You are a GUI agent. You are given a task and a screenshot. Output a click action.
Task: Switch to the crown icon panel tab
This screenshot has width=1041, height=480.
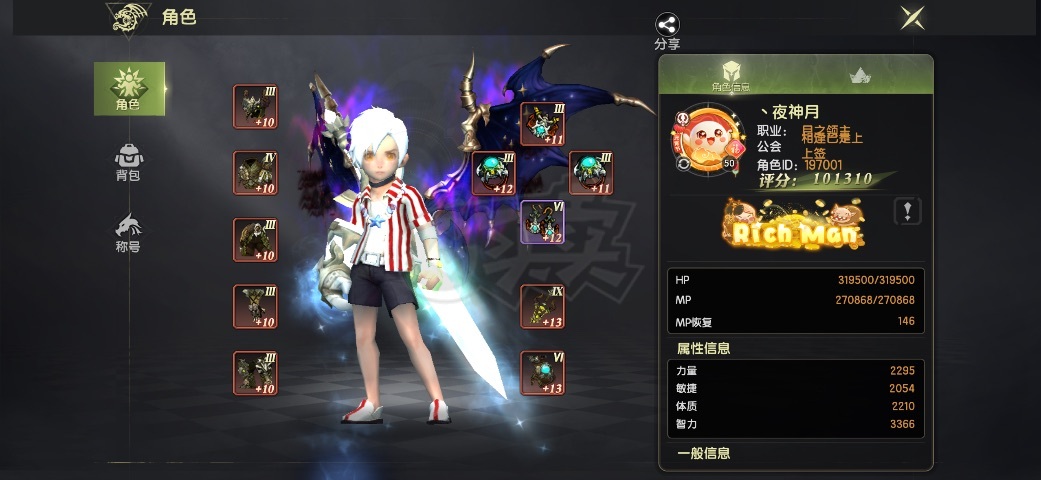[x=858, y=75]
